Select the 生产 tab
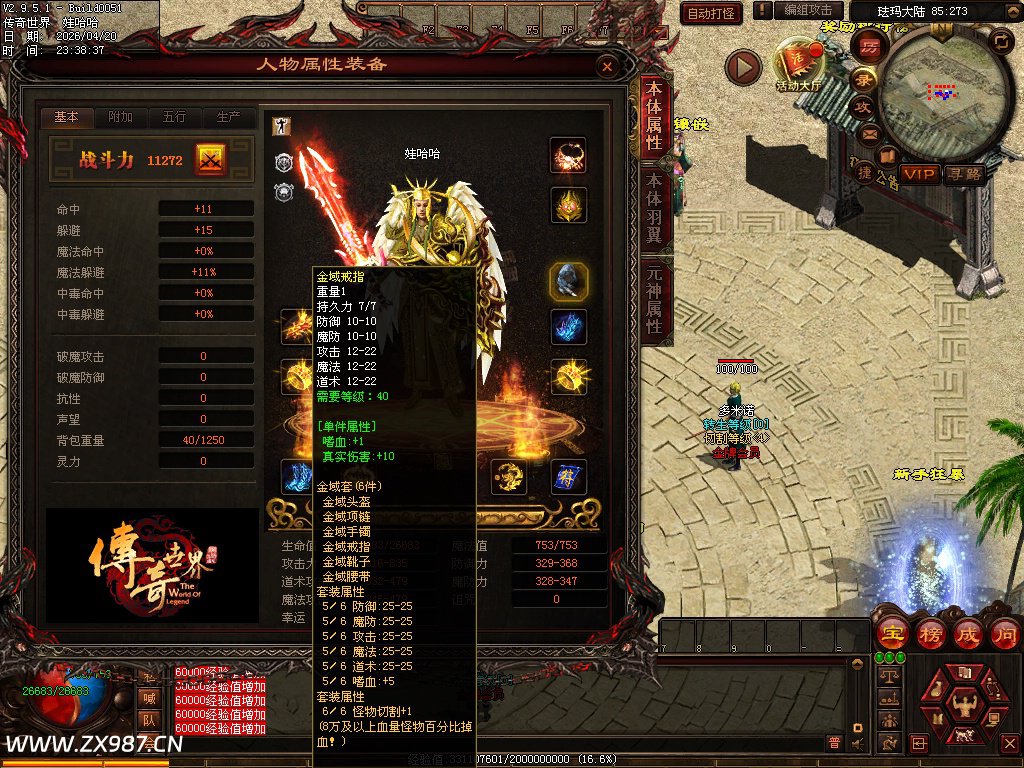This screenshot has width=1024, height=768. point(228,117)
